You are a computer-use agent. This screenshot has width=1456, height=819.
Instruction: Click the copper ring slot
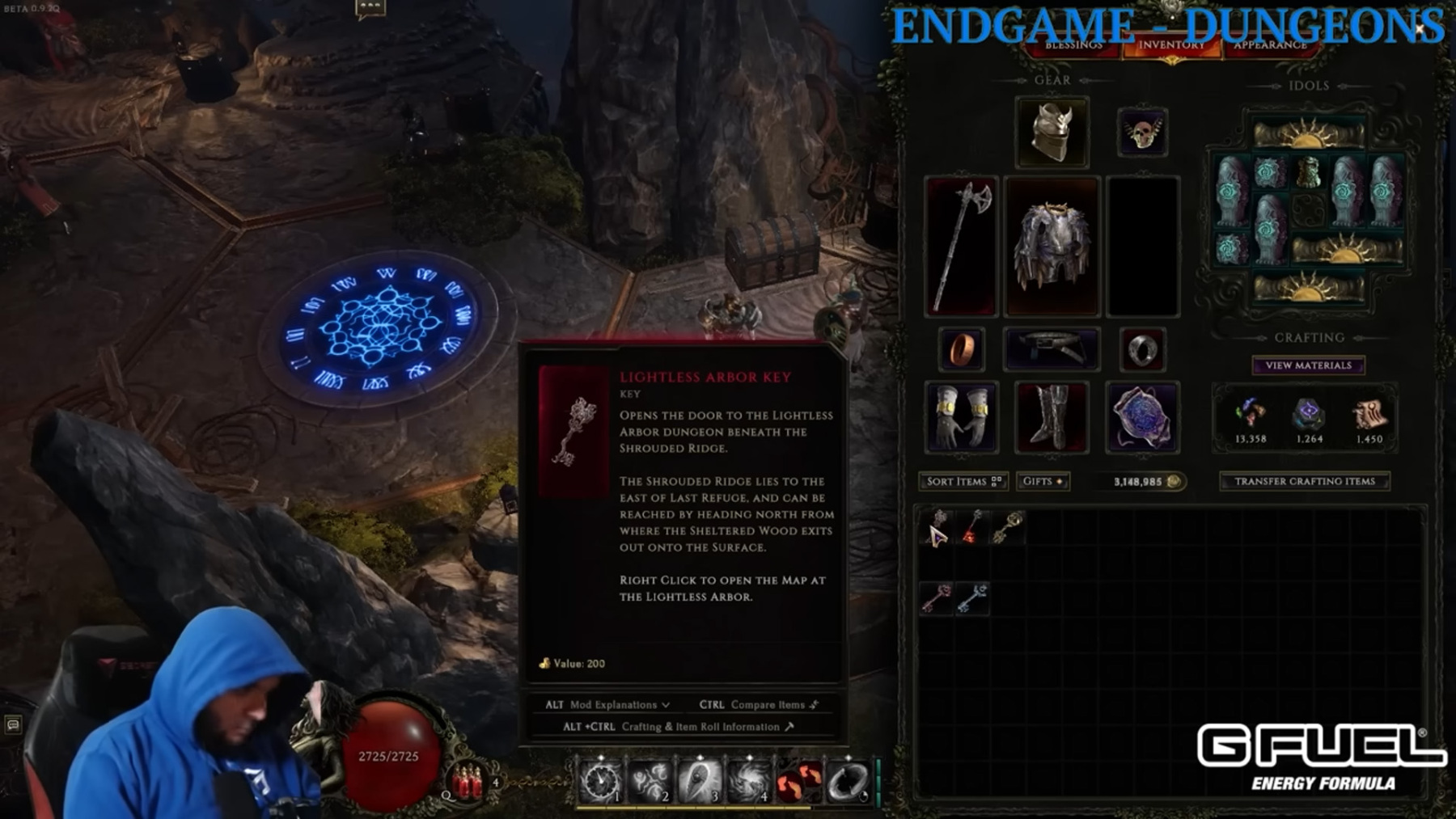coord(961,349)
